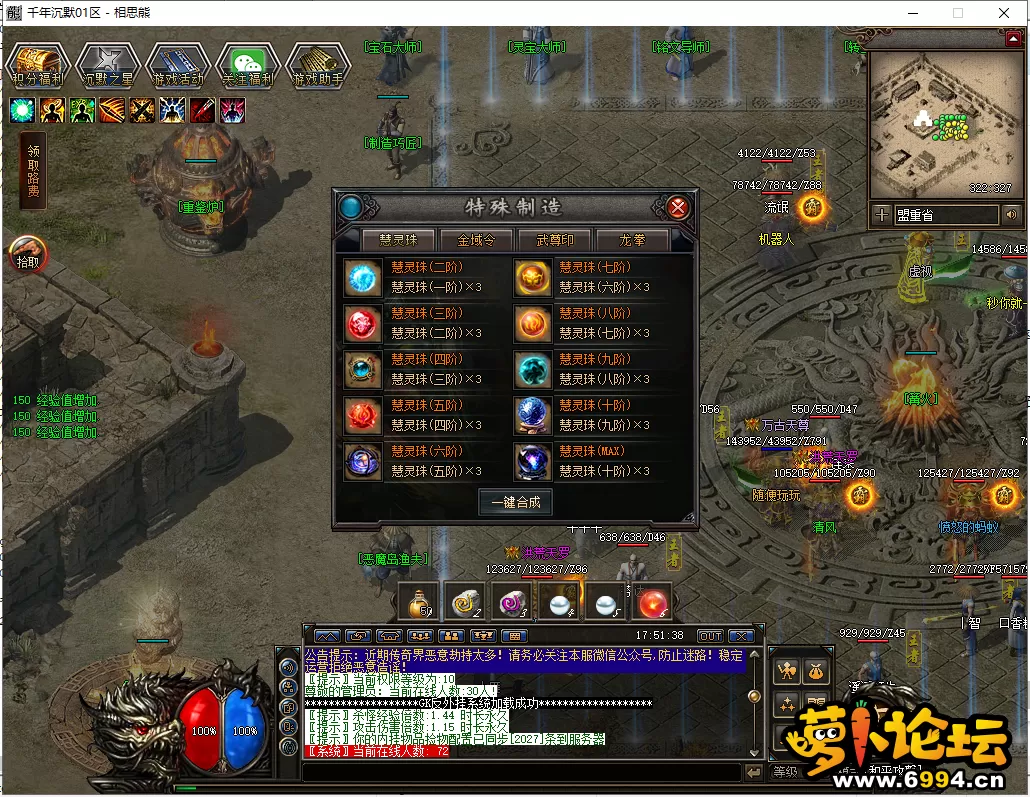Choose the 慧灵珠(二阶) blue orb recipe
Screen dimensions: 1030x797
pos(363,278)
